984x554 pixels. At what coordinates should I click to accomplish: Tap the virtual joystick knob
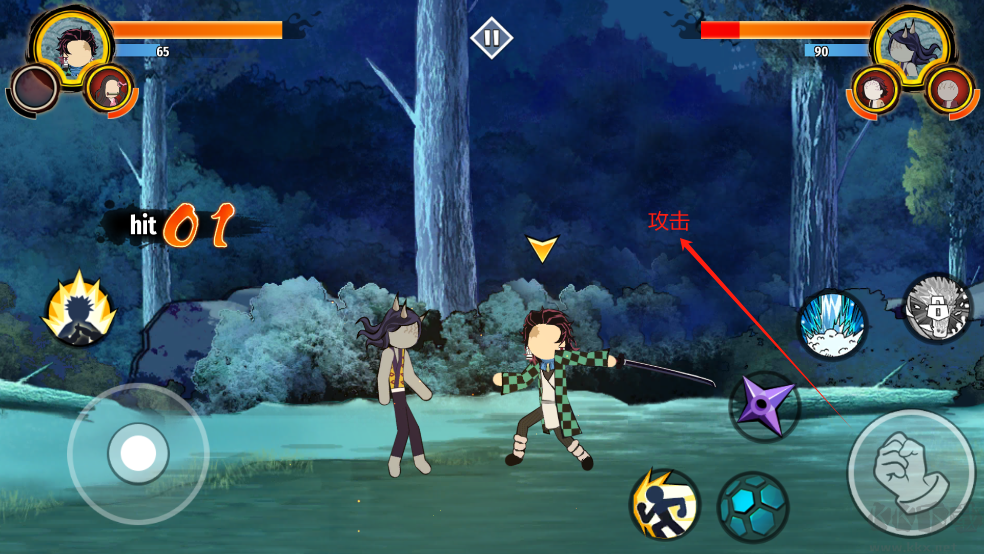[x=137, y=453]
